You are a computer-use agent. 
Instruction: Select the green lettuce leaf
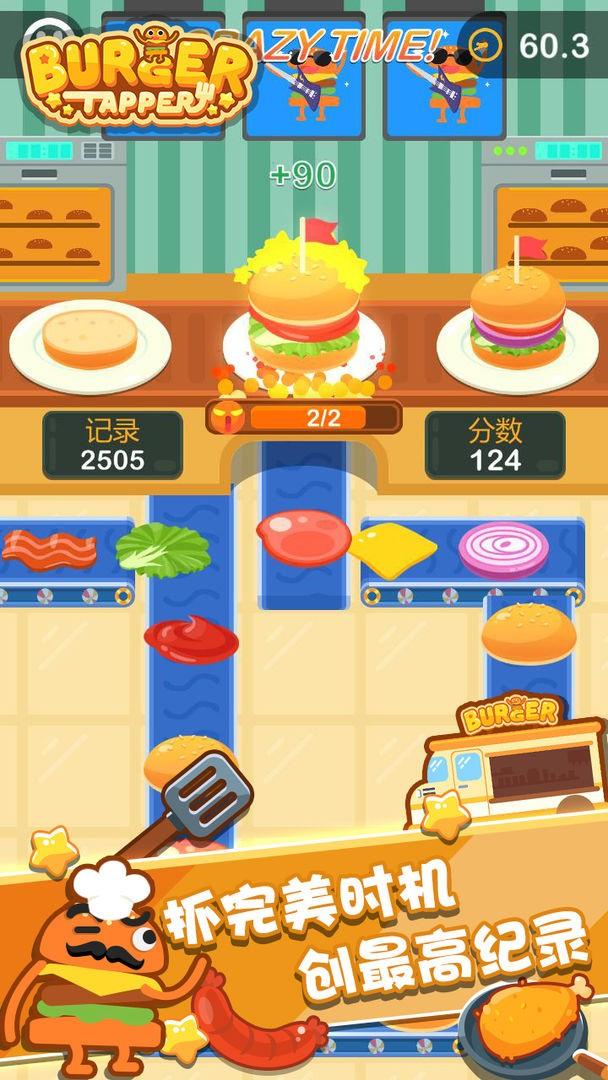[x=163, y=549]
